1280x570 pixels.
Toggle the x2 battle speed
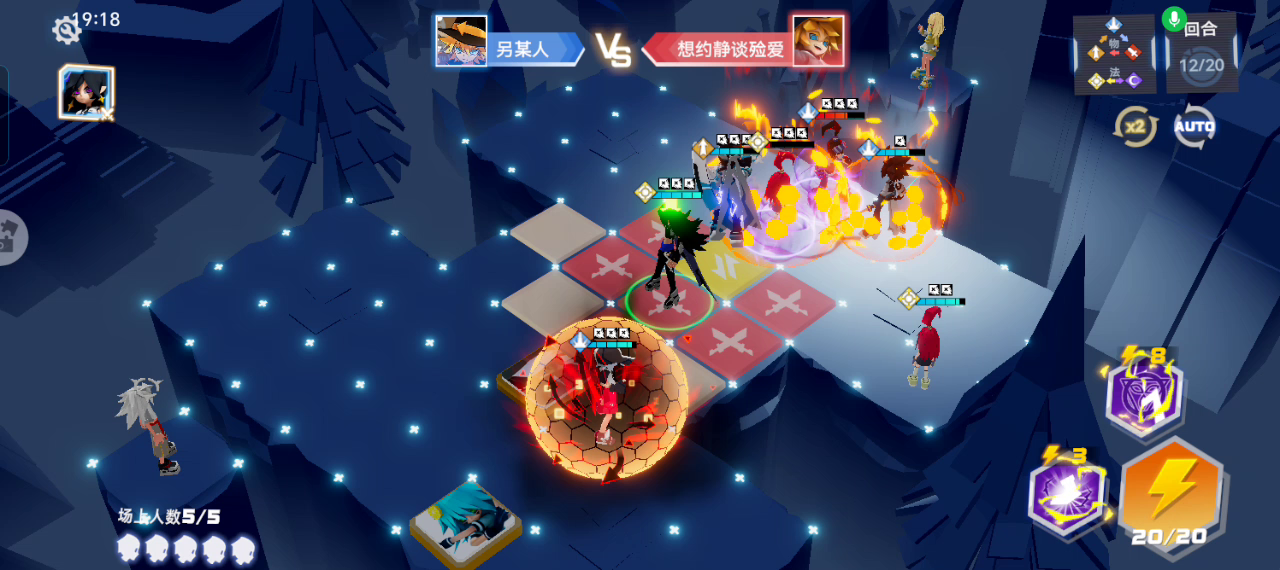point(1135,127)
